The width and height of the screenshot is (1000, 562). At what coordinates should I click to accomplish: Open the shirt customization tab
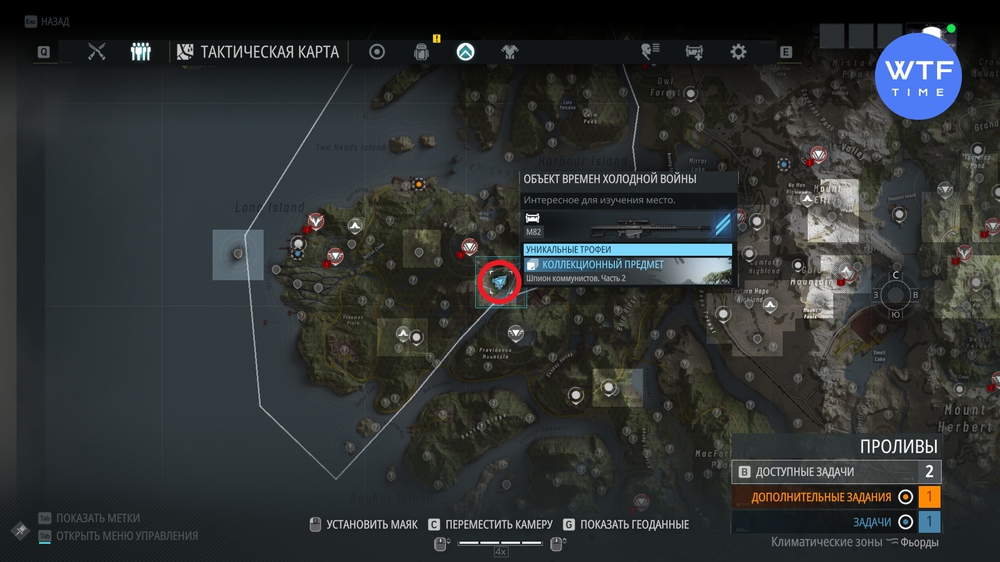(510, 52)
